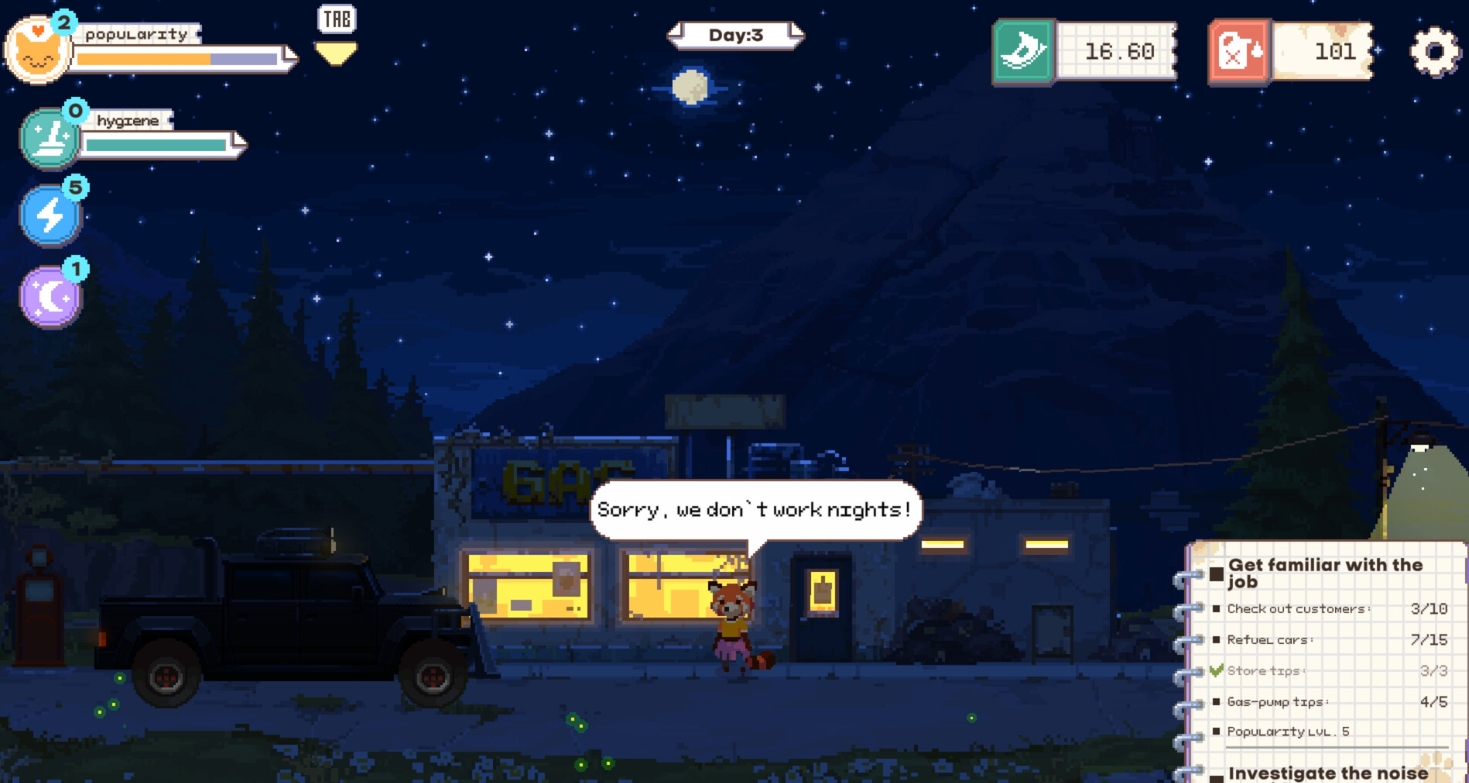Click the green money icon
The image size is (1469, 783).
1023,51
